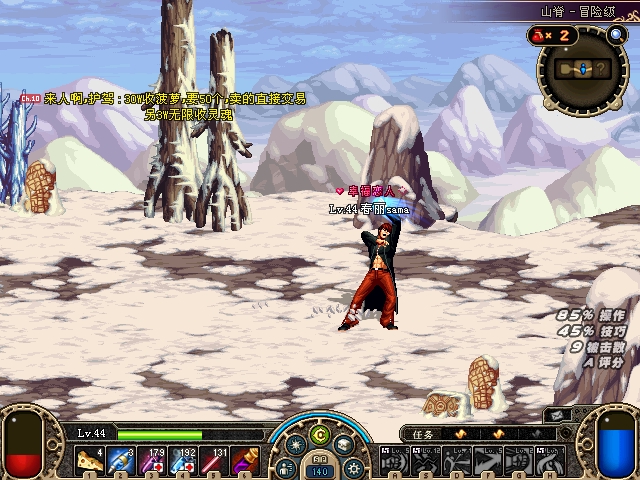The height and width of the screenshot is (480, 640).
Task: Activate the Lv.12 skill on key S
Action: [425, 460]
